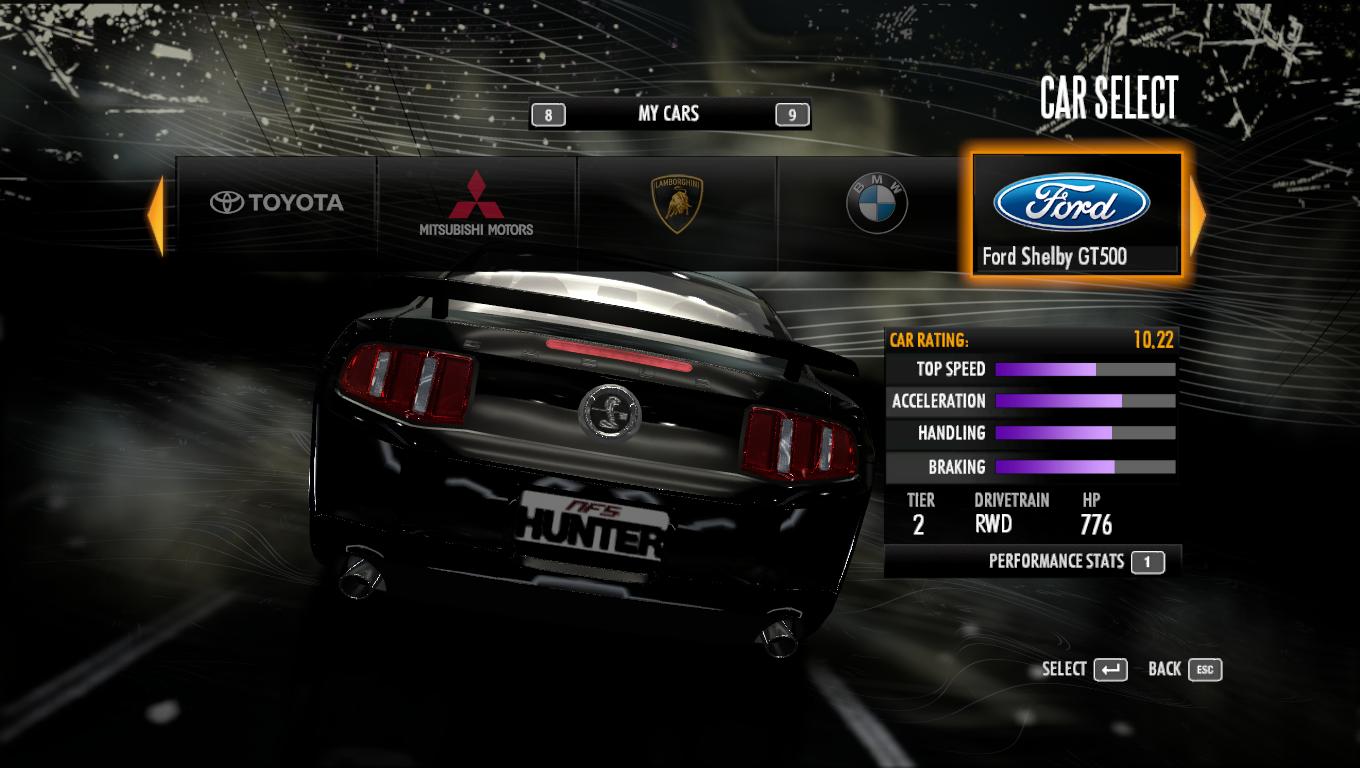This screenshot has width=1360, height=768.
Task: Pick the Lamborghini brand tile
Action: (677, 204)
